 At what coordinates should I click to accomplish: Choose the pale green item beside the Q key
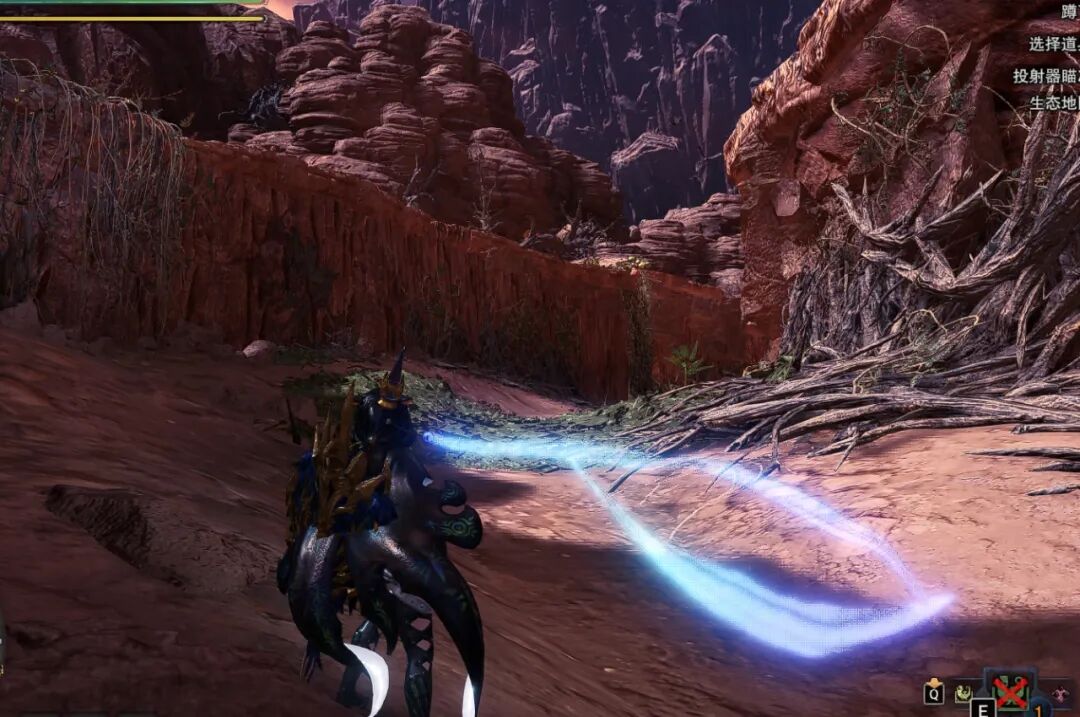(x=964, y=692)
